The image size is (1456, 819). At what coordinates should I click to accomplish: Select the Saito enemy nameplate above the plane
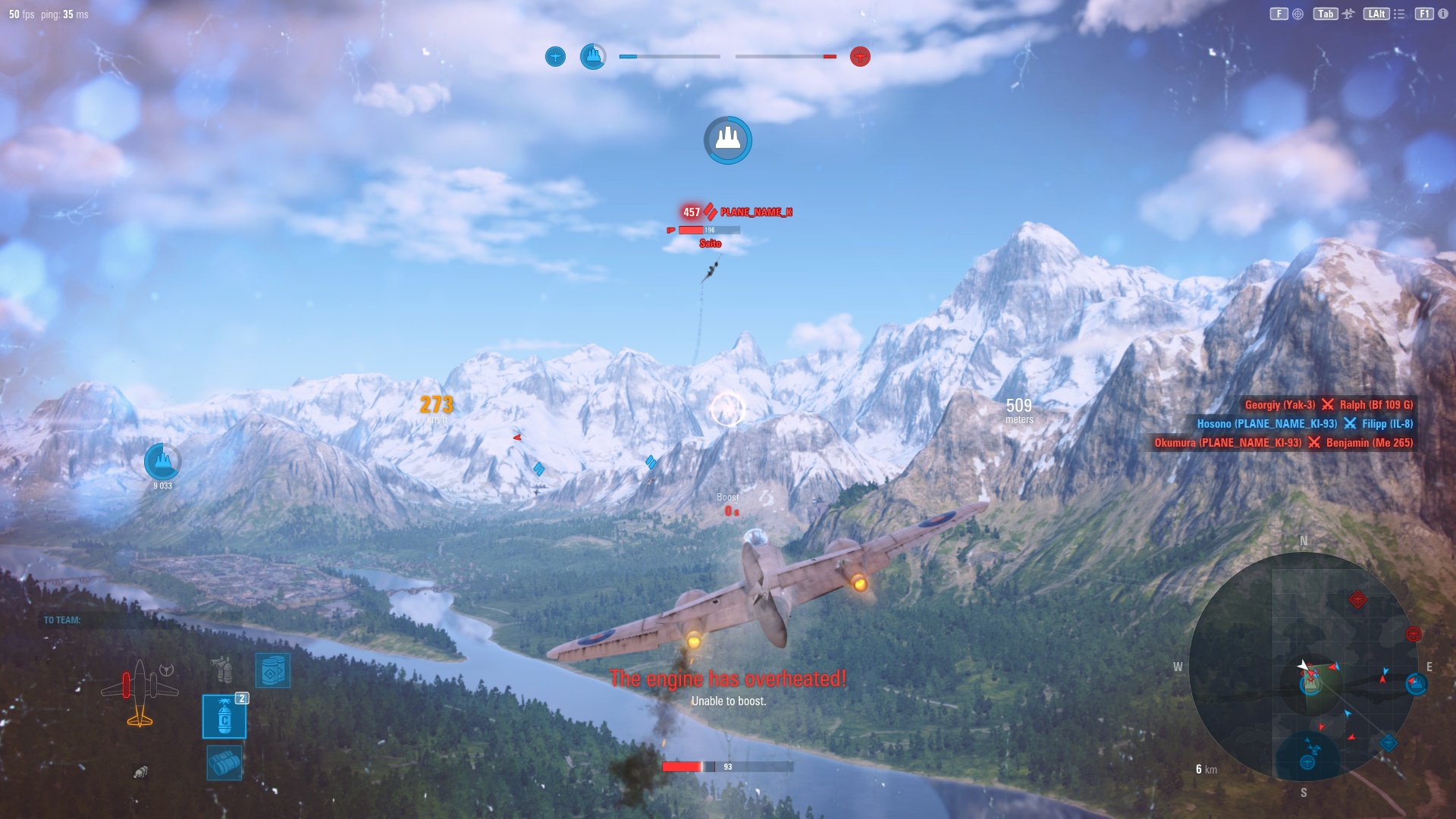pos(709,244)
